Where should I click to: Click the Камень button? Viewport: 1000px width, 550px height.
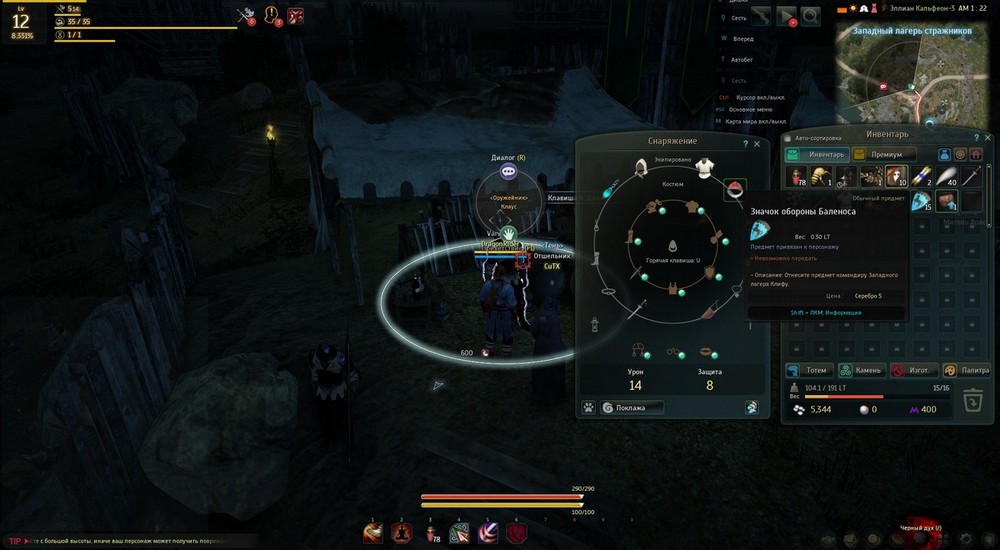859,370
